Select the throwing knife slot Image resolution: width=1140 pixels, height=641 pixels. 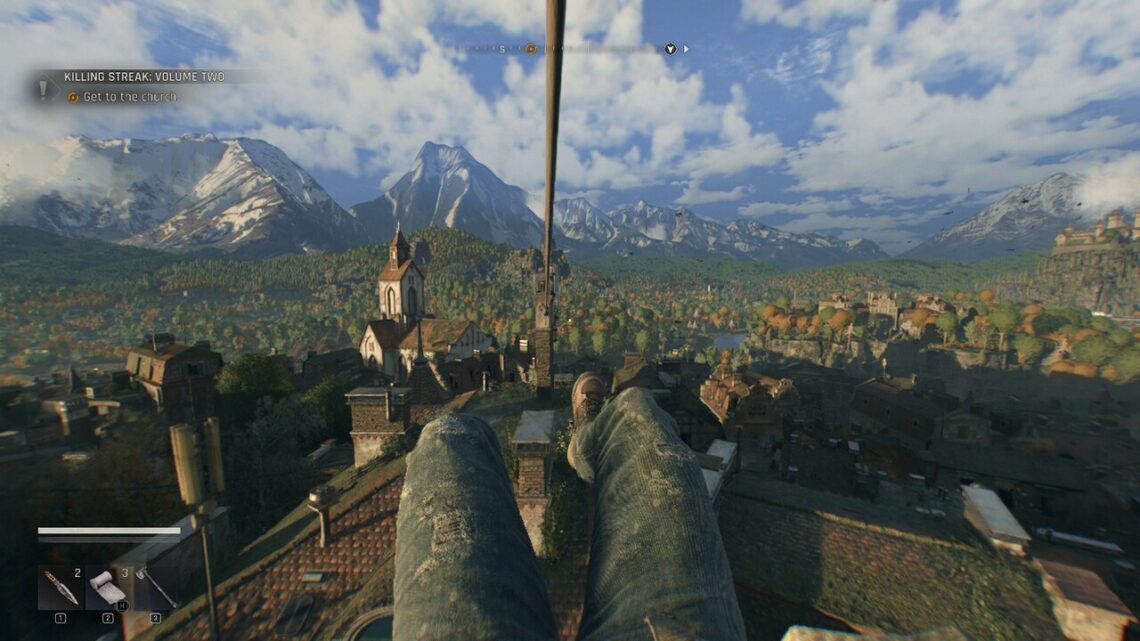60,588
